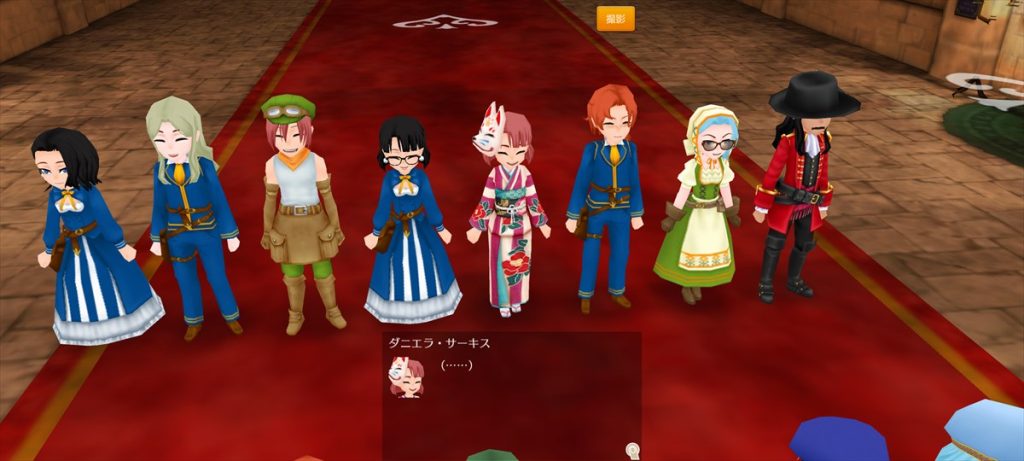The height and width of the screenshot is (461, 1024).
Task: Click Daniela's dialogue box to continue
Action: coord(511,390)
